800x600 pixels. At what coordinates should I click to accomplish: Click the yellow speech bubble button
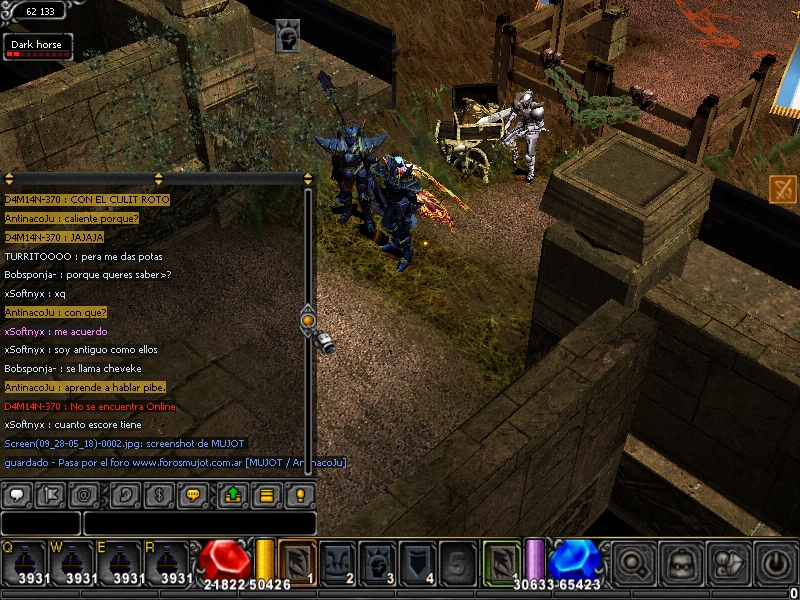pos(194,495)
